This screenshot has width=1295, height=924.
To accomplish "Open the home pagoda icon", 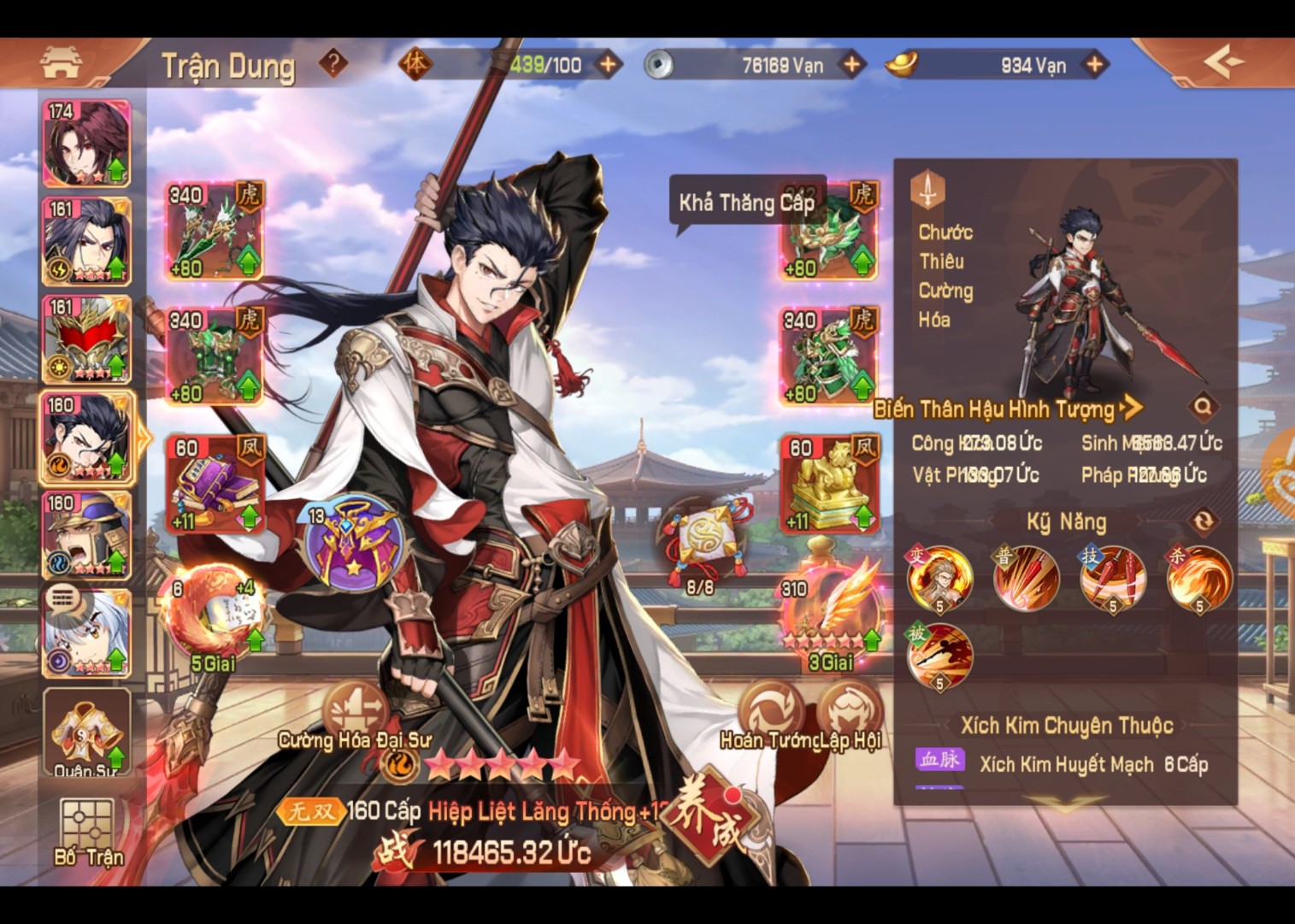I will click(60, 63).
